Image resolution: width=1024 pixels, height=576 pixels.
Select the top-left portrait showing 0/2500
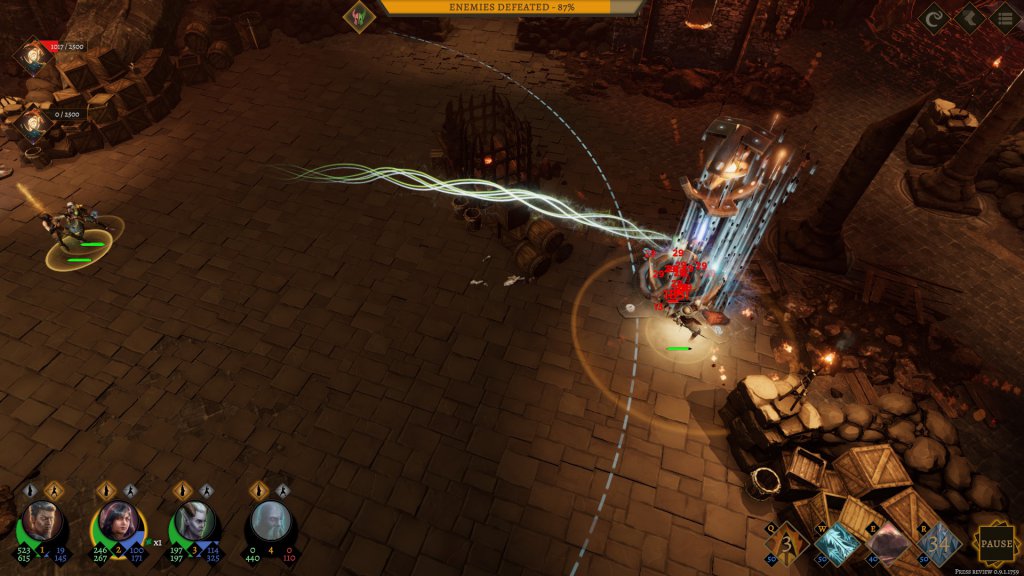coord(33,124)
